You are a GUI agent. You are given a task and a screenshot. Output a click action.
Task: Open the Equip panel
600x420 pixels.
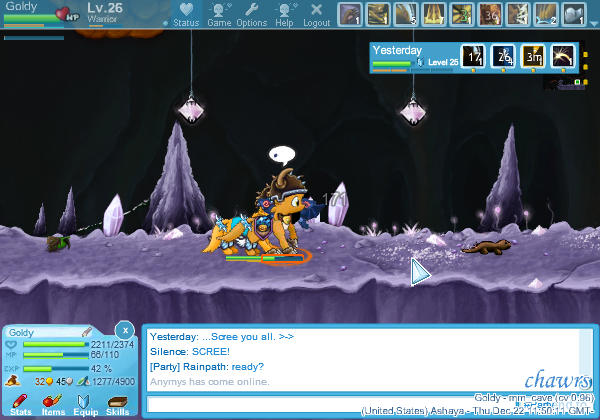click(x=85, y=403)
